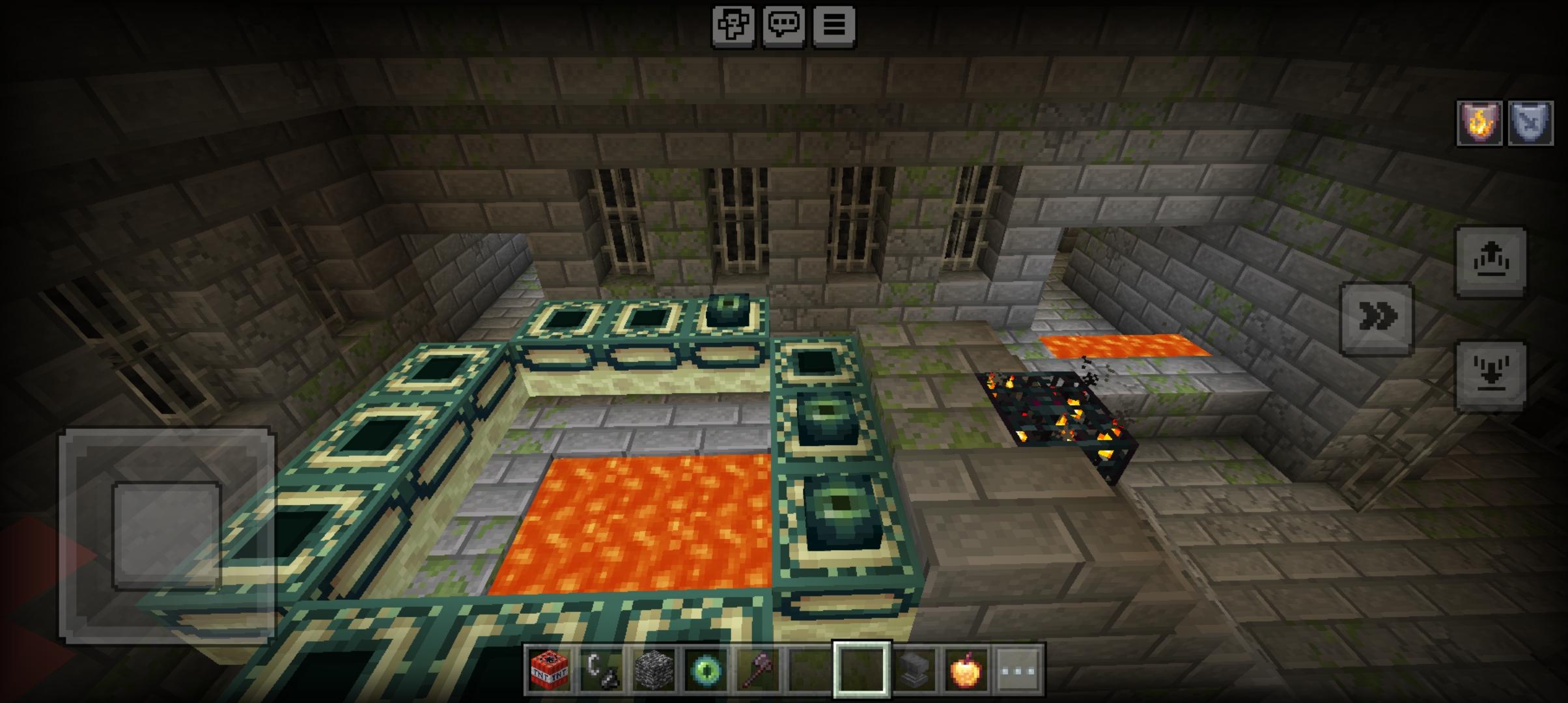
Task: Pick the purple axe-shaped tool slot
Action: pyautogui.click(x=758, y=669)
